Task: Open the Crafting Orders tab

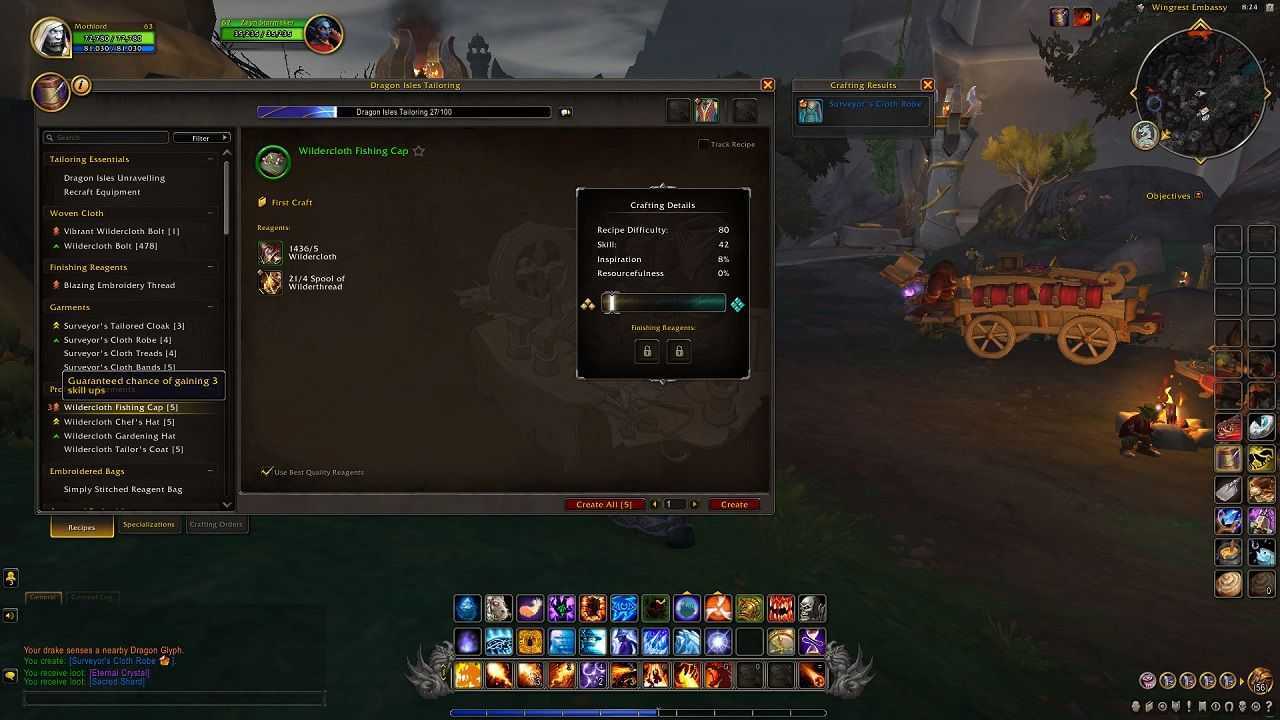Action: click(216, 524)
